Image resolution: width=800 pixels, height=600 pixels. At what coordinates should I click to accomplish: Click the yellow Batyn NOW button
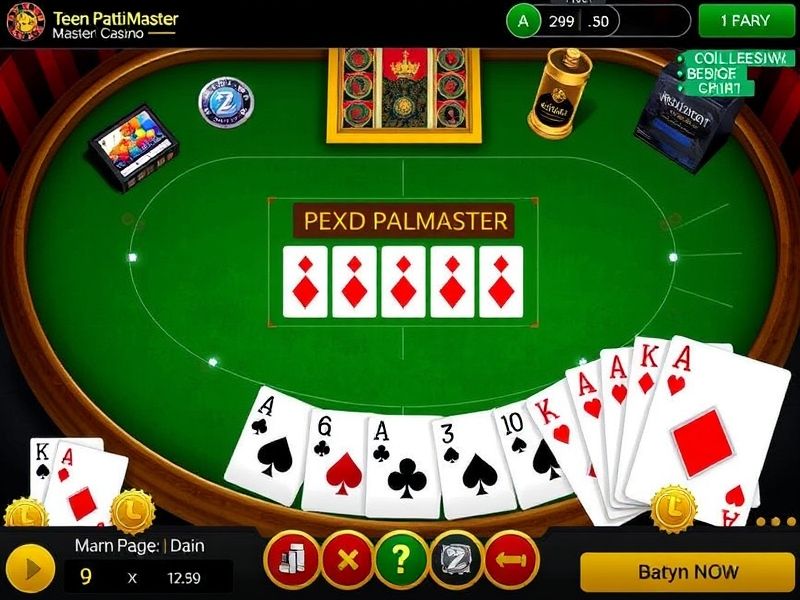[x=688, y=572]
